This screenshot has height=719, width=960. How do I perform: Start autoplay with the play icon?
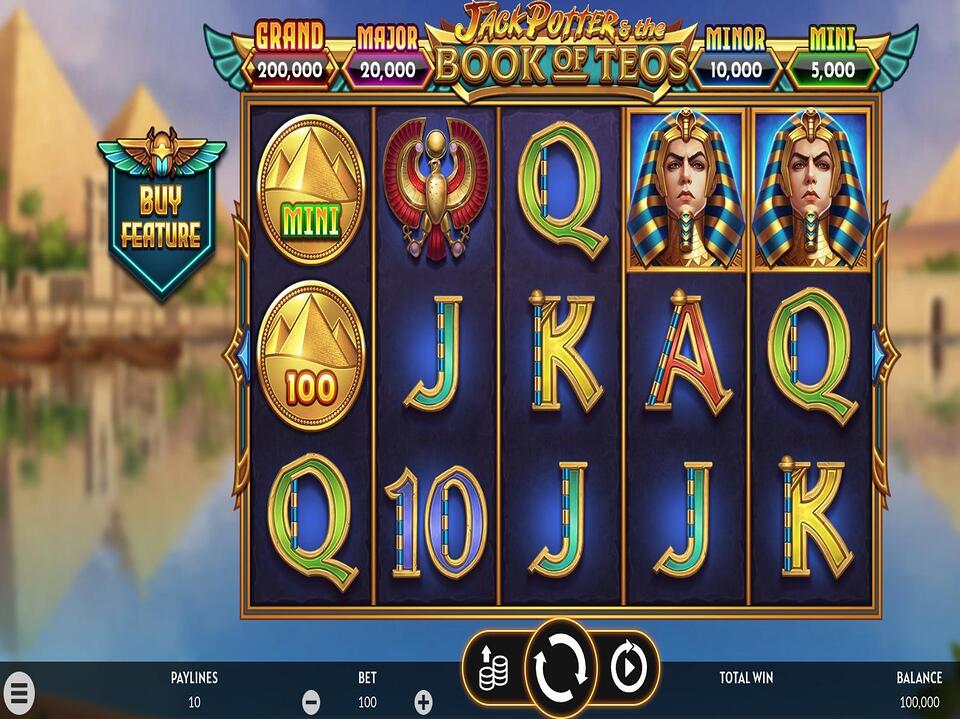point(629,667)
